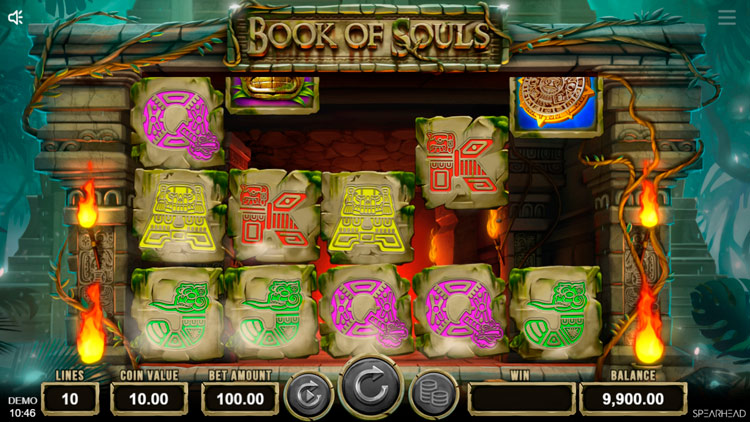Select the Bet Amount box

[240, 398]
